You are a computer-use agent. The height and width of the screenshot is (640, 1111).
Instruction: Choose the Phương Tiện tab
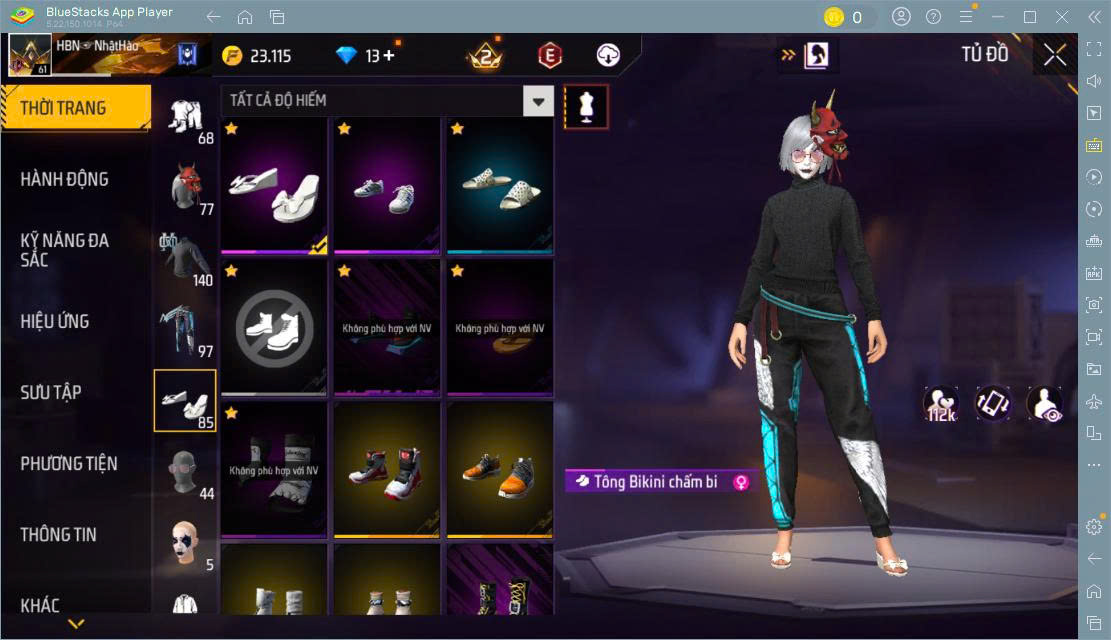[69, 463]
